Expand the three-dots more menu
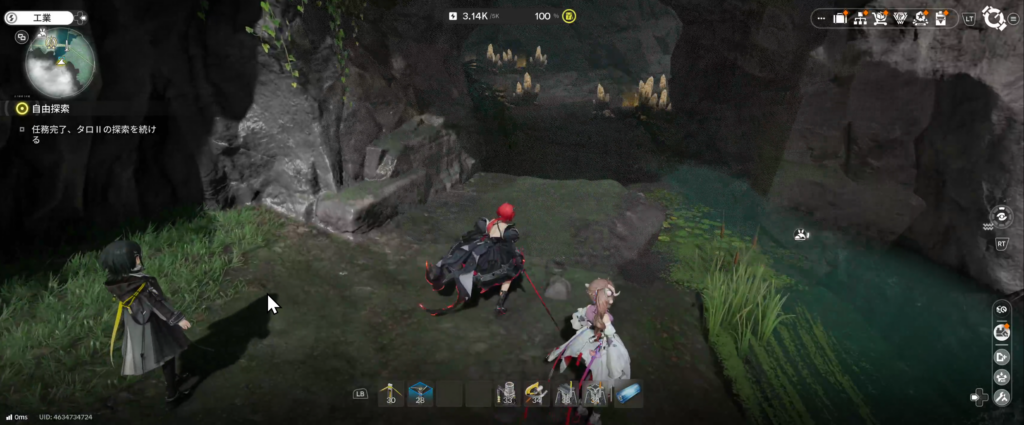 [820, 17]
